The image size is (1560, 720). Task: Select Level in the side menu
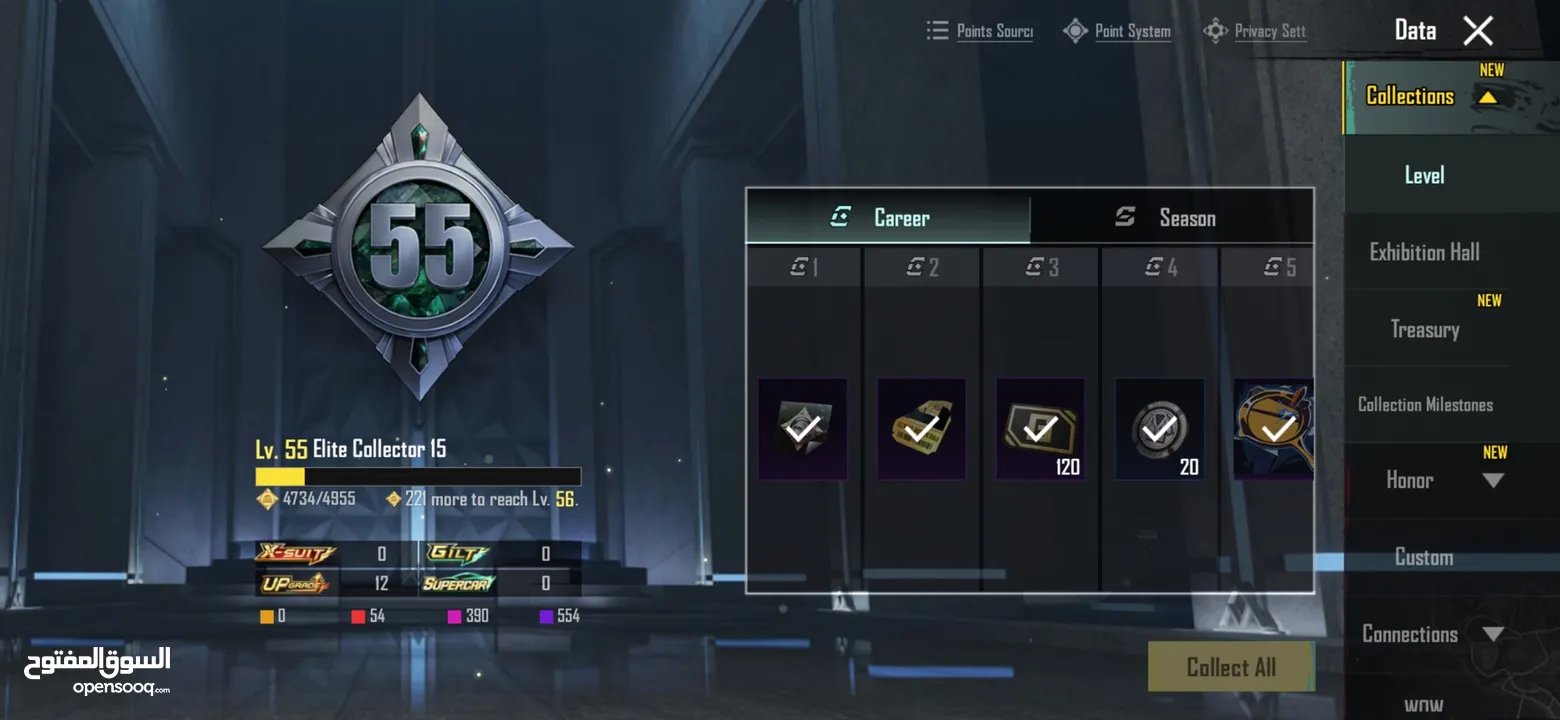[1424, 176]
